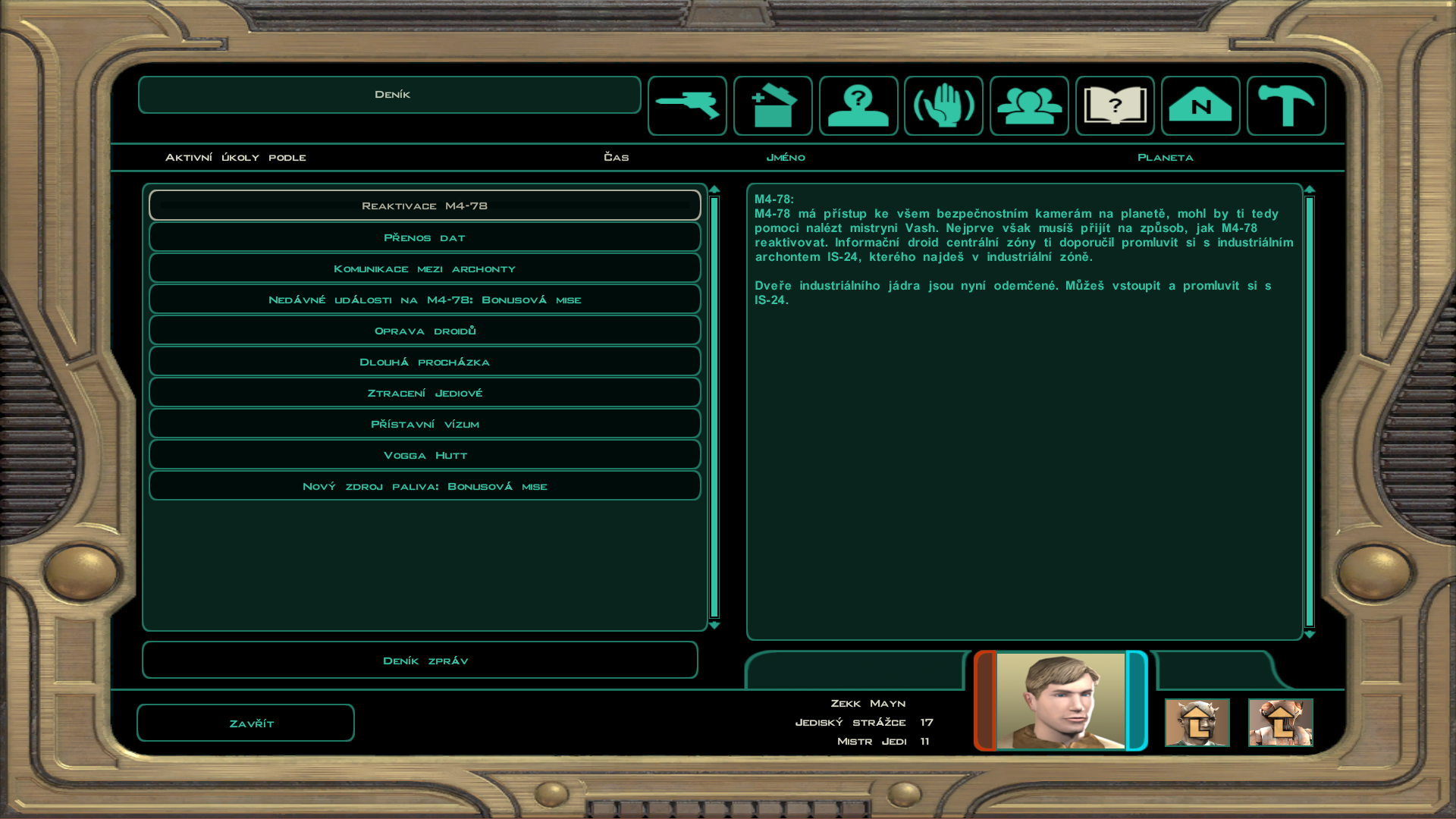1456x819 pixels.
Task: Open 'Aktivní úkoly podle' header
Action: 236,157
